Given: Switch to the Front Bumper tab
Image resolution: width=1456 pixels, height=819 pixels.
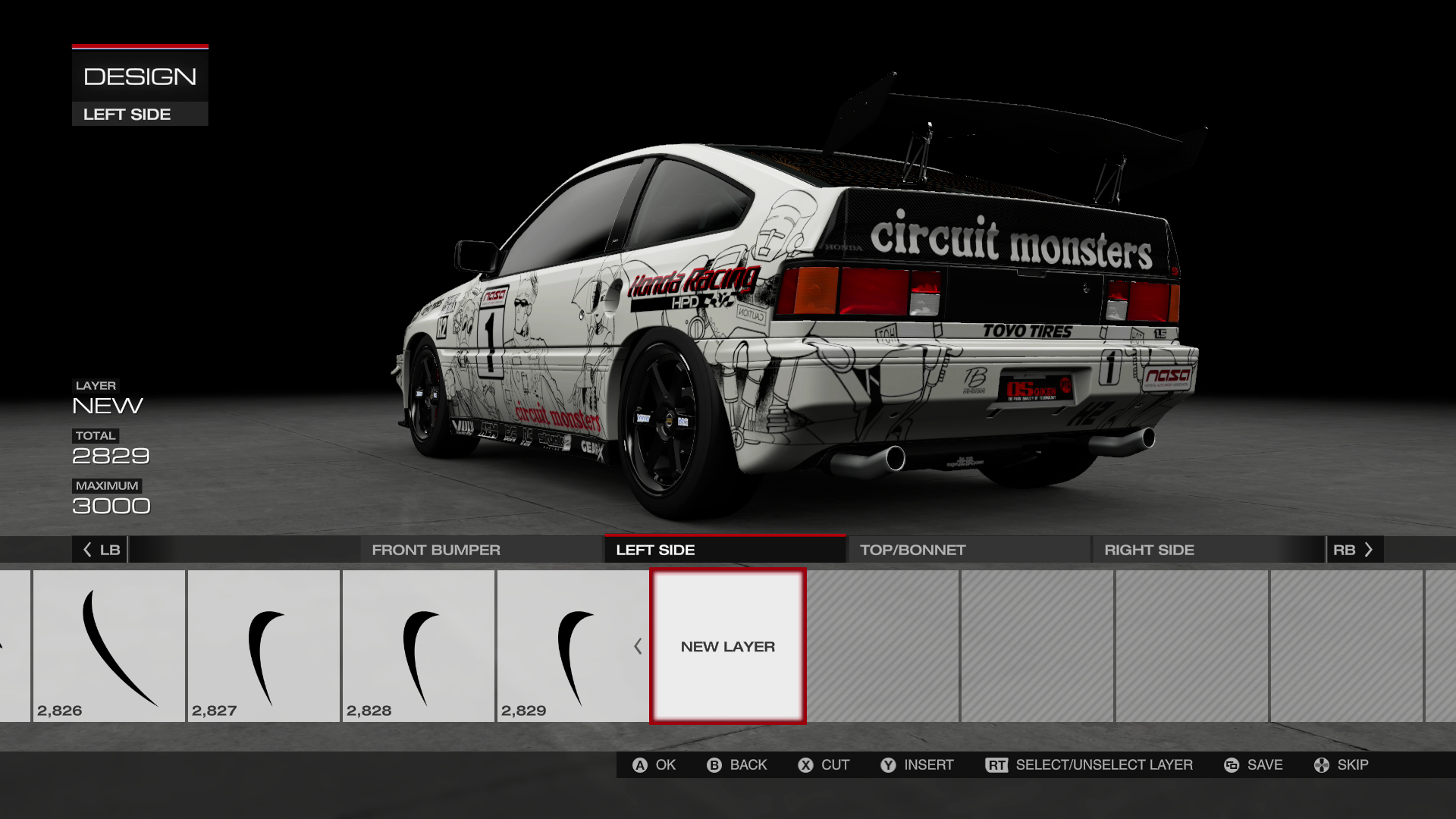Looking at the screenshot, I should pos(435,550).
